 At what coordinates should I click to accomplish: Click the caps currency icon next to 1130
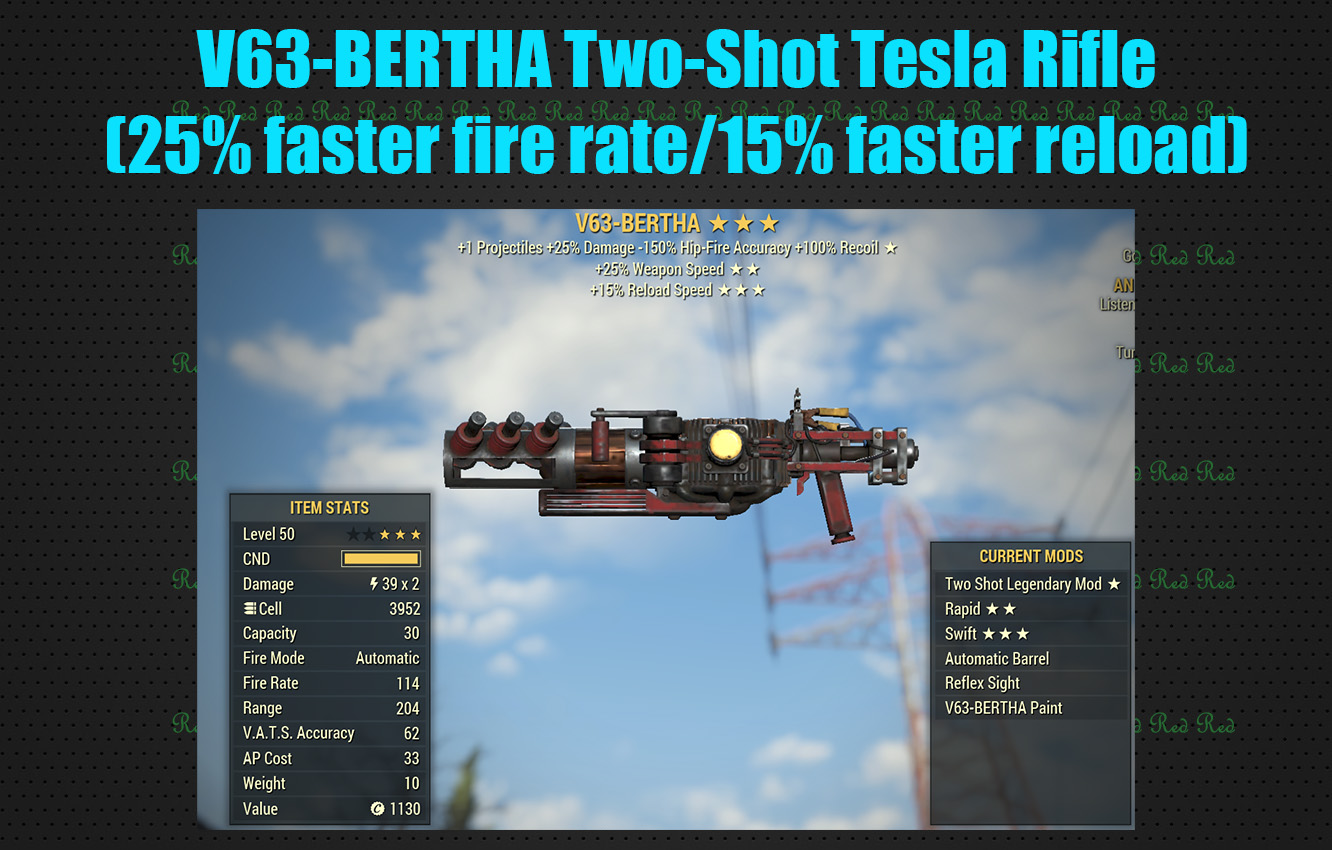(x=378, y=809)
